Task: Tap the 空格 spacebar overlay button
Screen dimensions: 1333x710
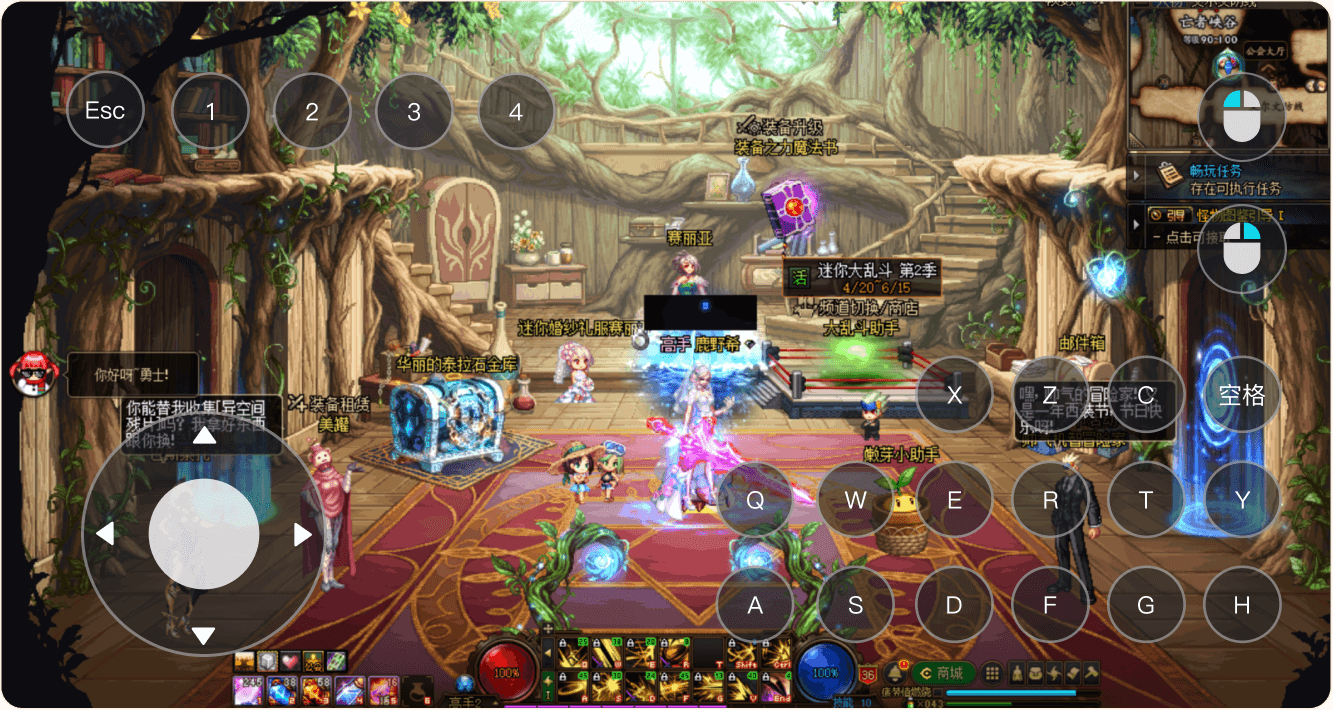Action: [x=1242, y=394]
